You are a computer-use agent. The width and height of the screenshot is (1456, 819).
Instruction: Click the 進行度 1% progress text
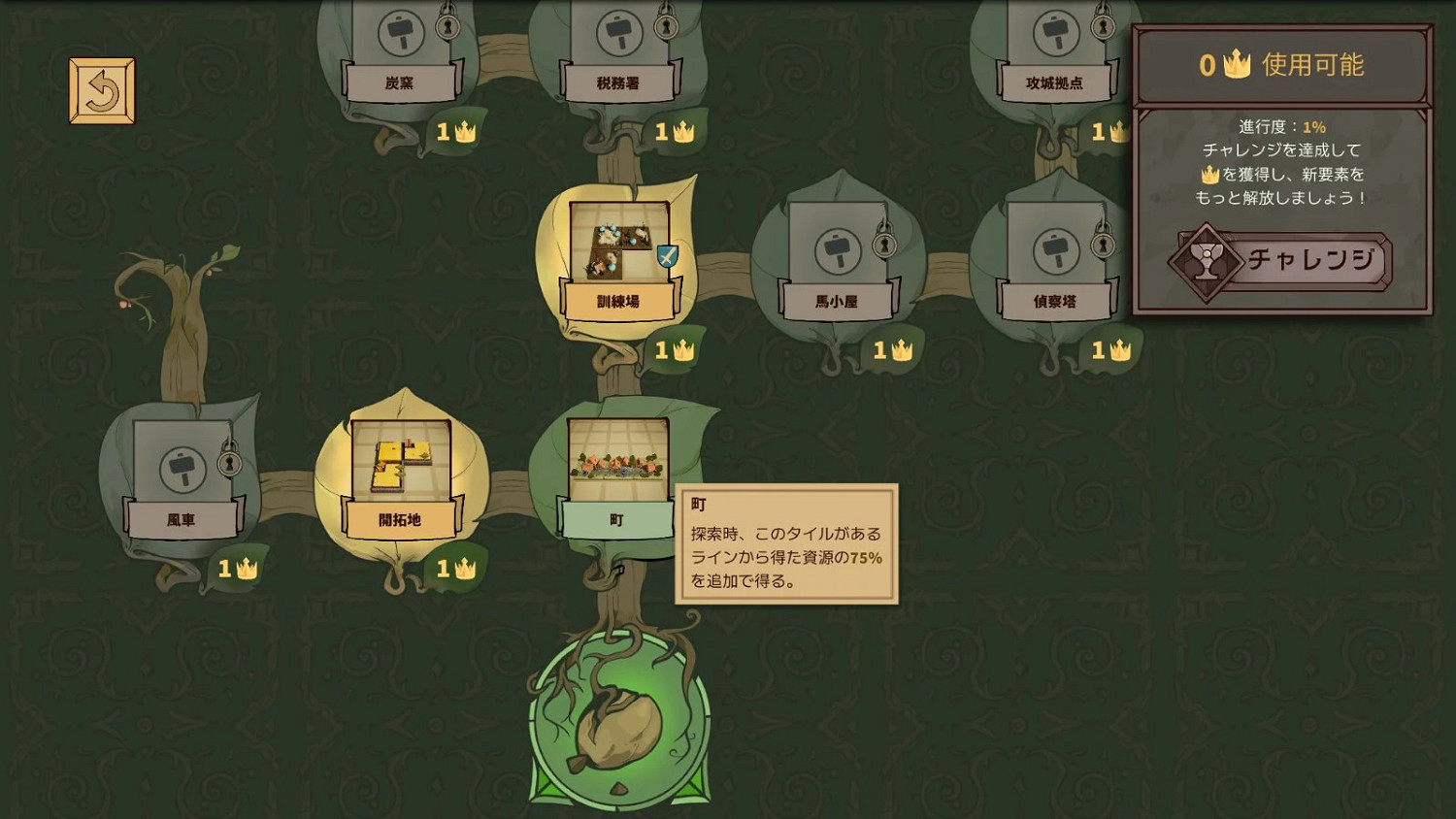(x=1284, y=126)
